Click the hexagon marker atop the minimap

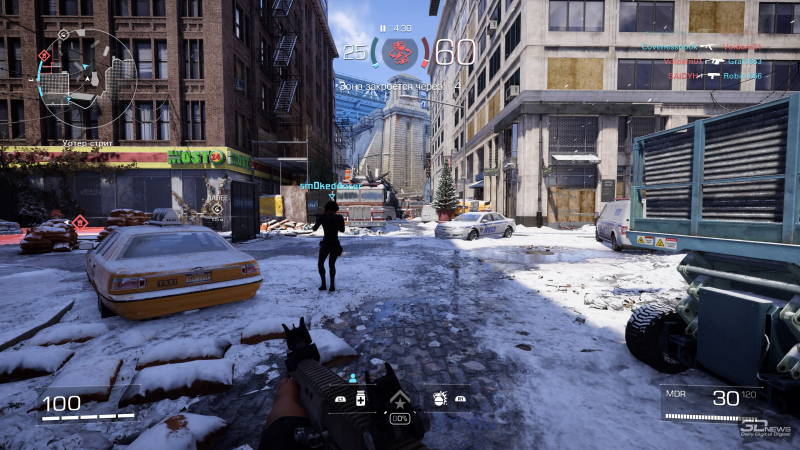pos(64,34)
